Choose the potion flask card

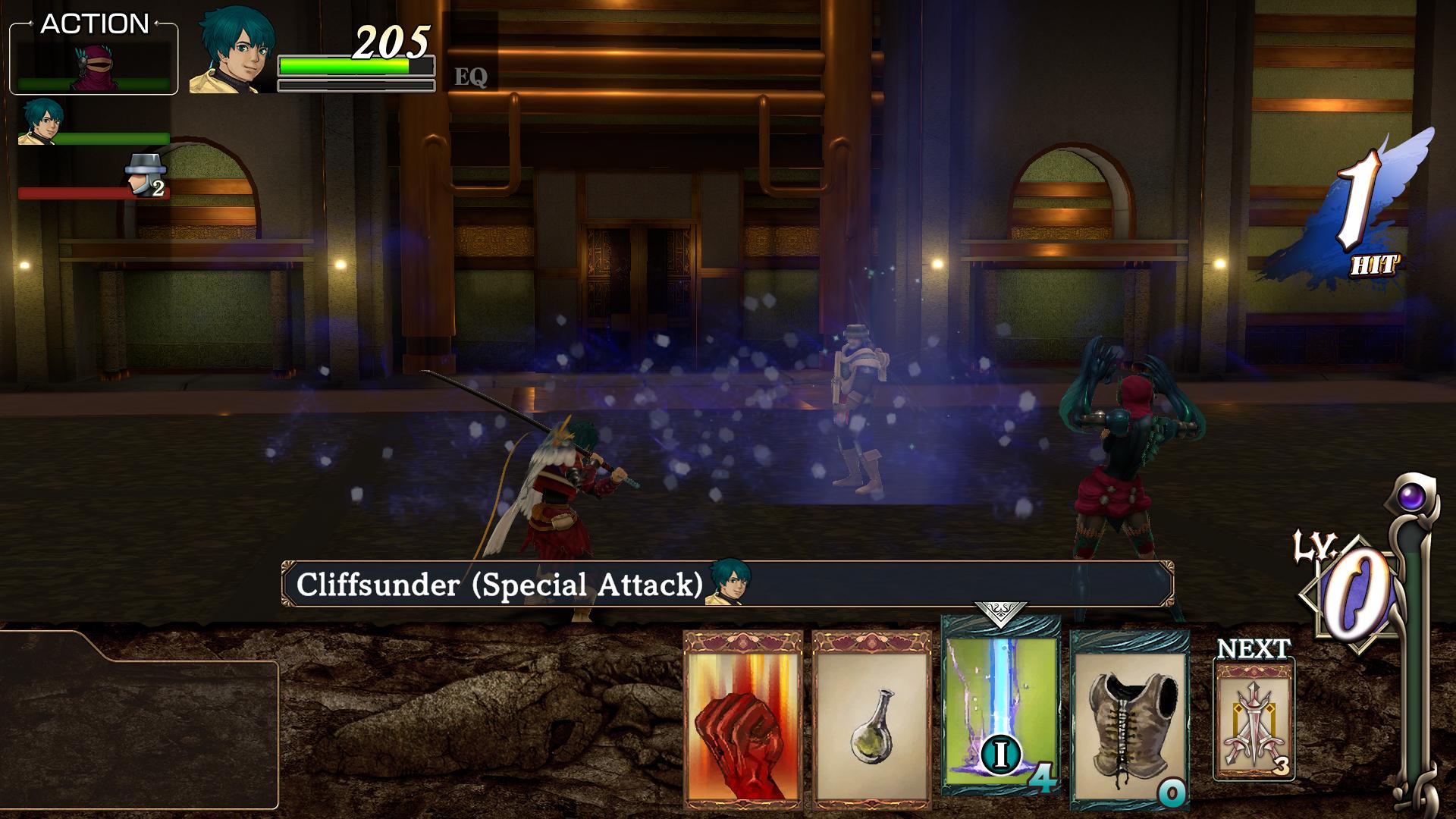click(x=871, y=720)
